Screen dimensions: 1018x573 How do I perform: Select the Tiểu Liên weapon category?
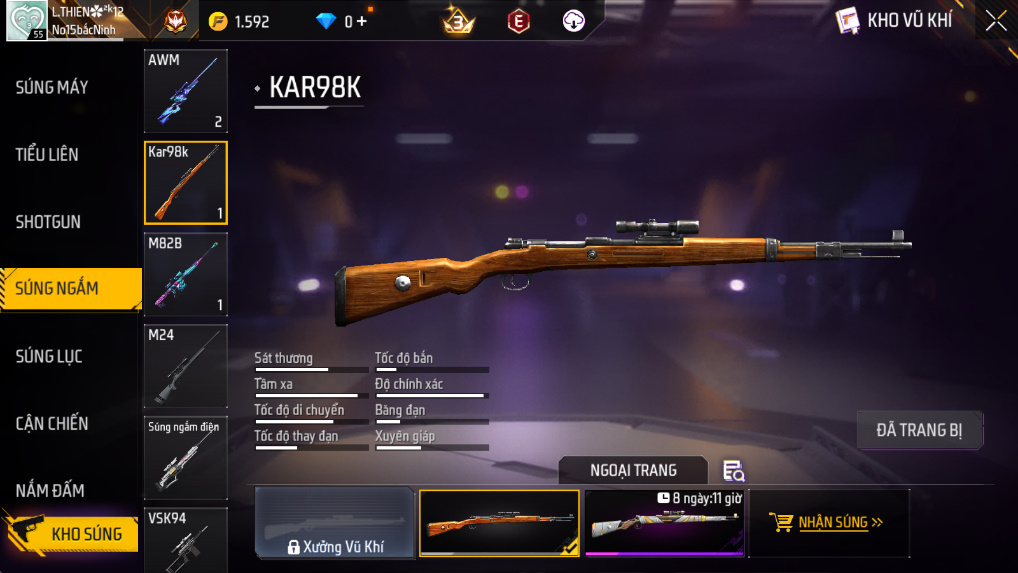(x=47, y=155)
